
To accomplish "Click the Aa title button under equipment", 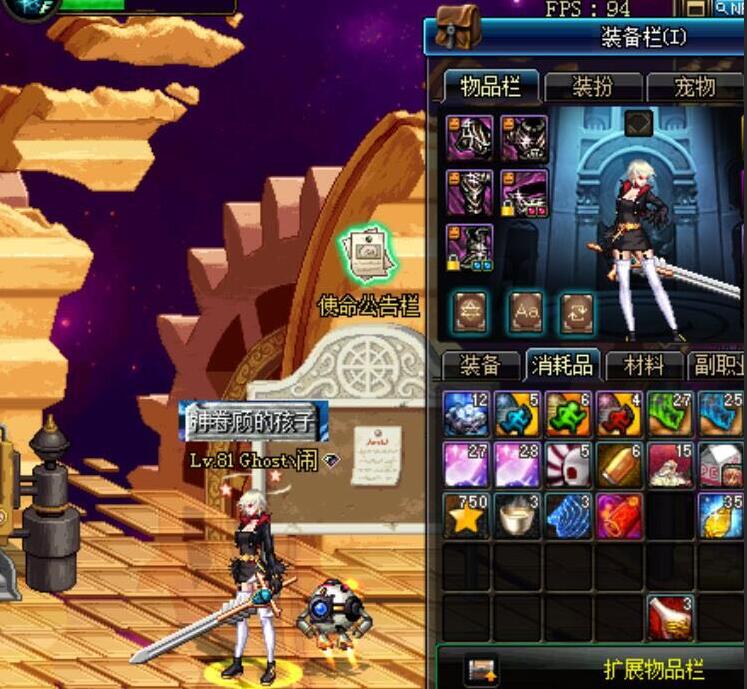I will 526,313.
